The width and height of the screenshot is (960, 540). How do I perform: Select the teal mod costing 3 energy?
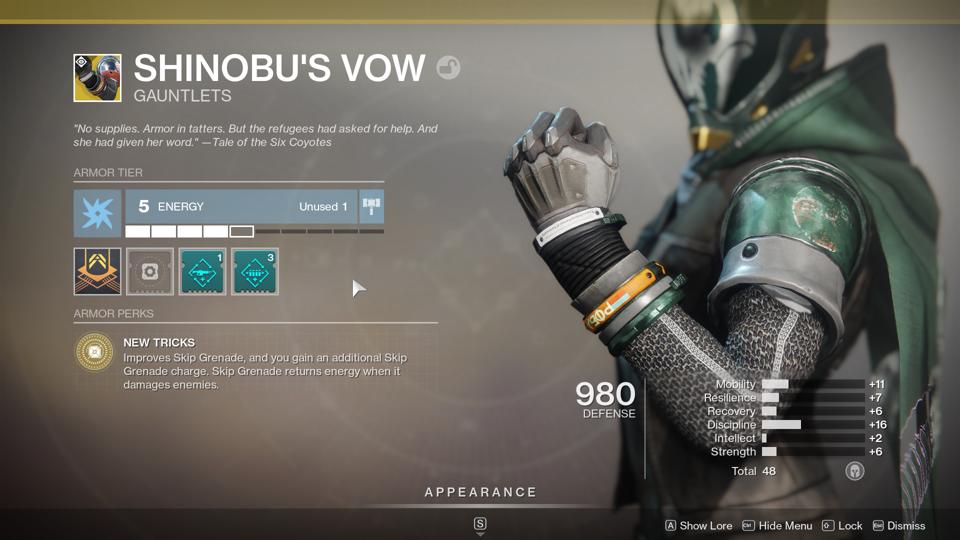[255, 271]
